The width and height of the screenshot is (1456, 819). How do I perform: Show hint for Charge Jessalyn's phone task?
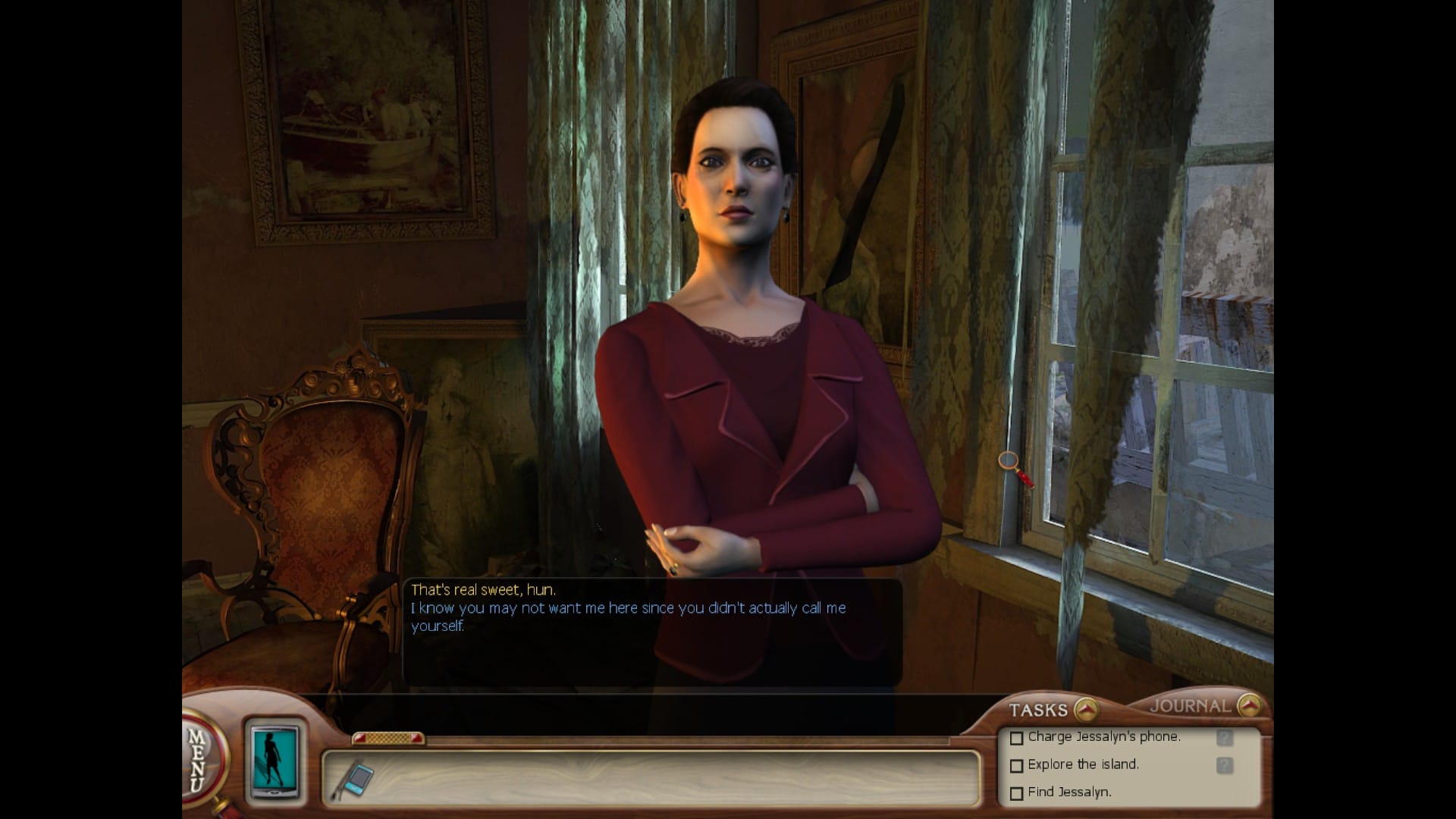pyautogui.click(x=1224, y=738)
